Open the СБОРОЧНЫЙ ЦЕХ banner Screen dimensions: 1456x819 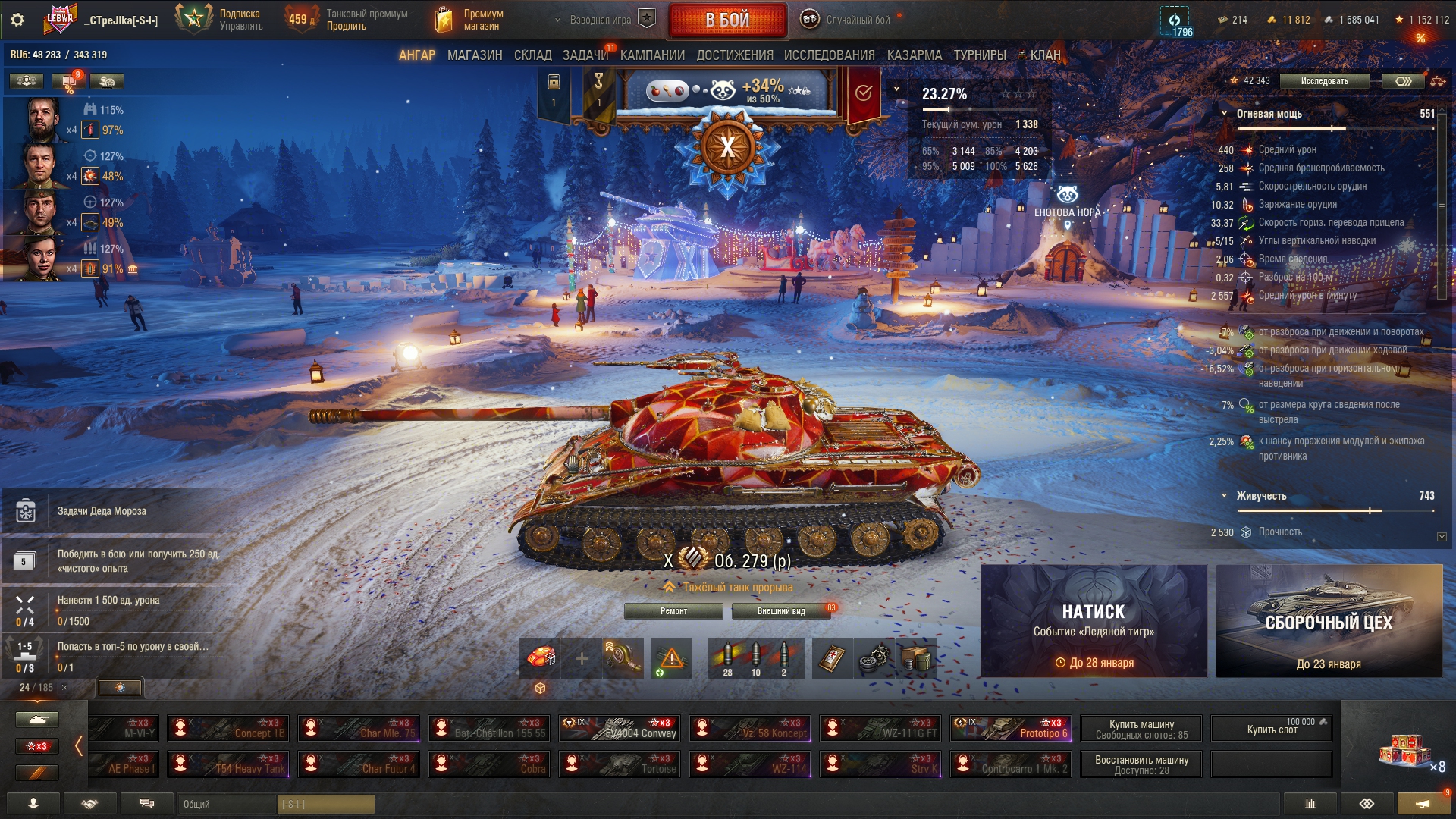coord(1329,621)
